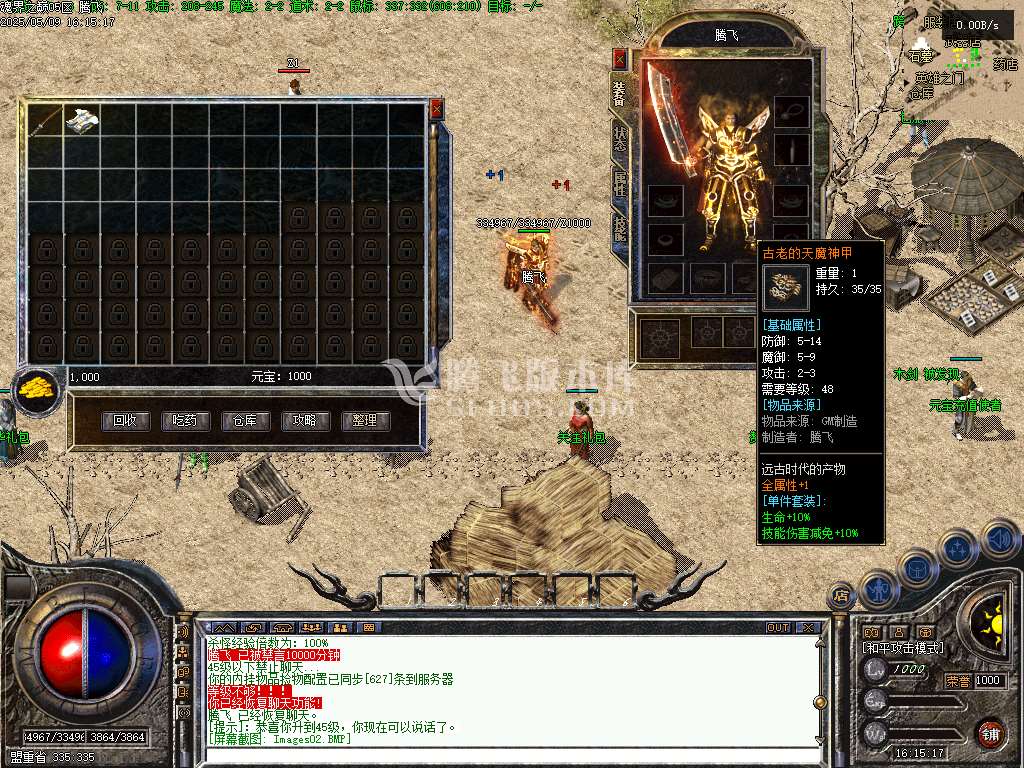Click the speaker sound round button
This screenshot has width=1024, height=768.
(x=1001, y=540)
